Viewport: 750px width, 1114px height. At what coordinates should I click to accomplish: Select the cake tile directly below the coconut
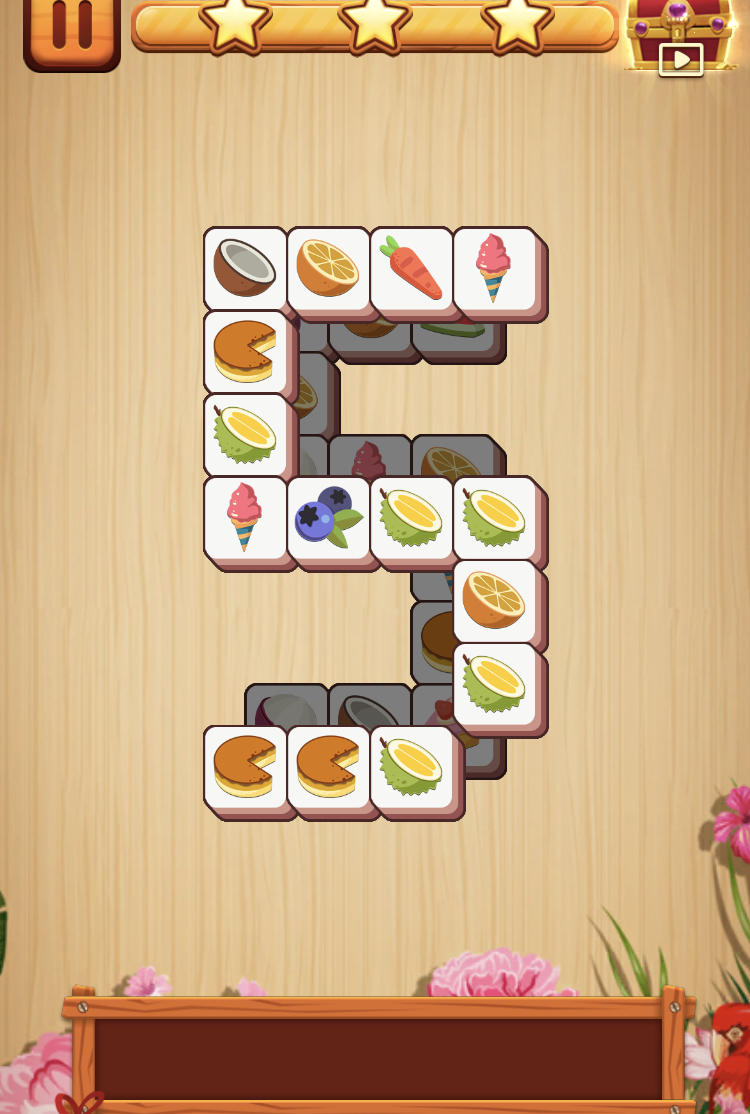pyautogui.click(x=245, y=351)
